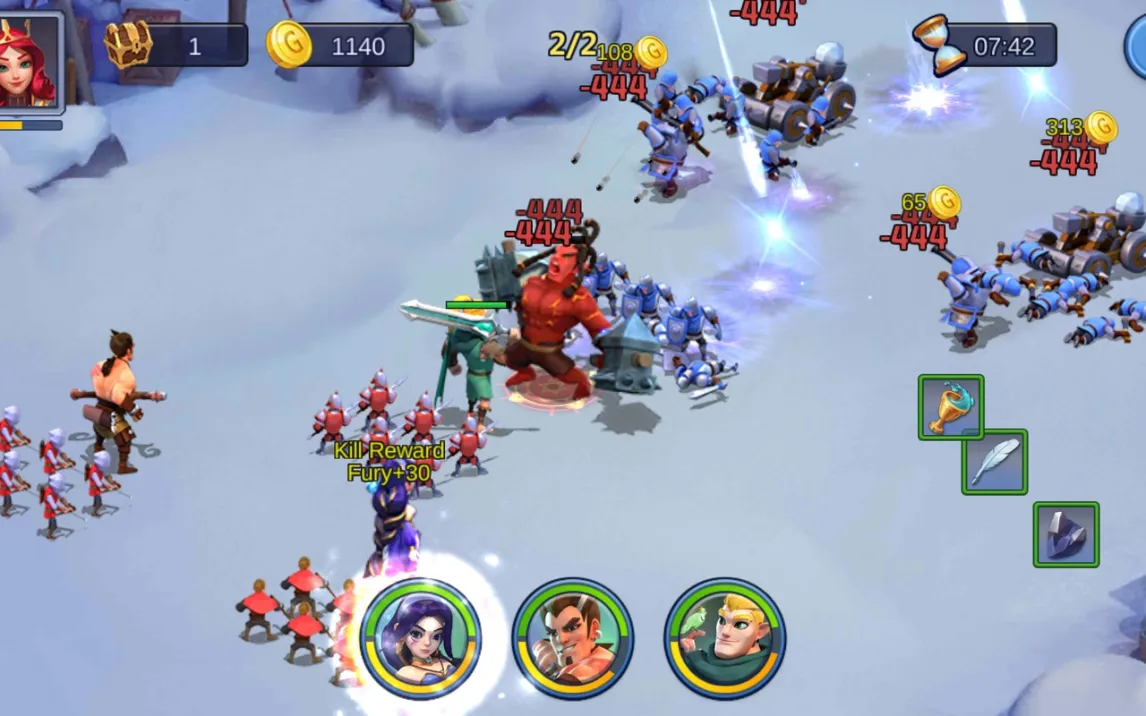Screen dimensions: 1146x716
Task: Activate the purple-haired heroine skill portrait
Action: click(420, 637)
